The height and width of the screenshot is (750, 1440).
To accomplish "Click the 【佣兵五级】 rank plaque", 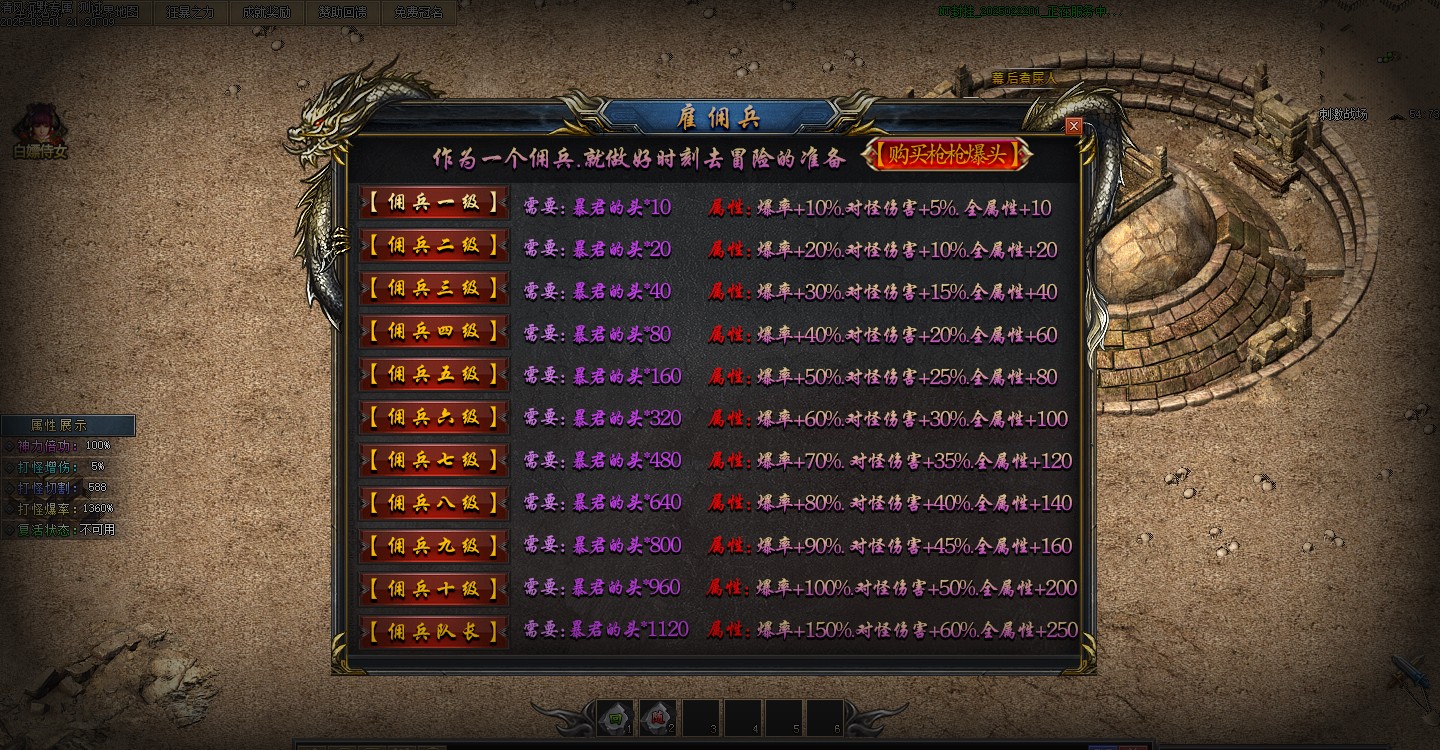I will tap(432, 375).
